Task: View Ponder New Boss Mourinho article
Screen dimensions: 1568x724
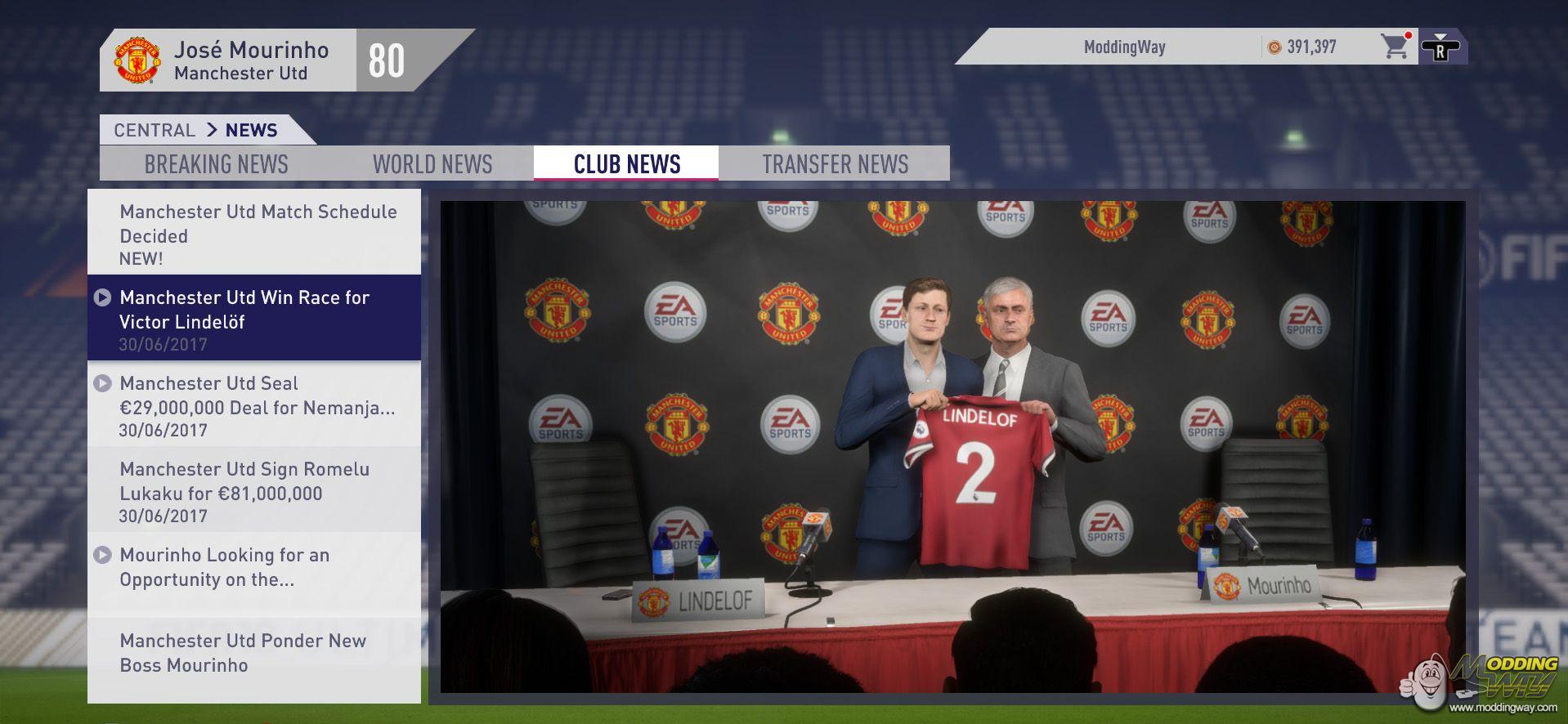Action: [x=254, y=653]
